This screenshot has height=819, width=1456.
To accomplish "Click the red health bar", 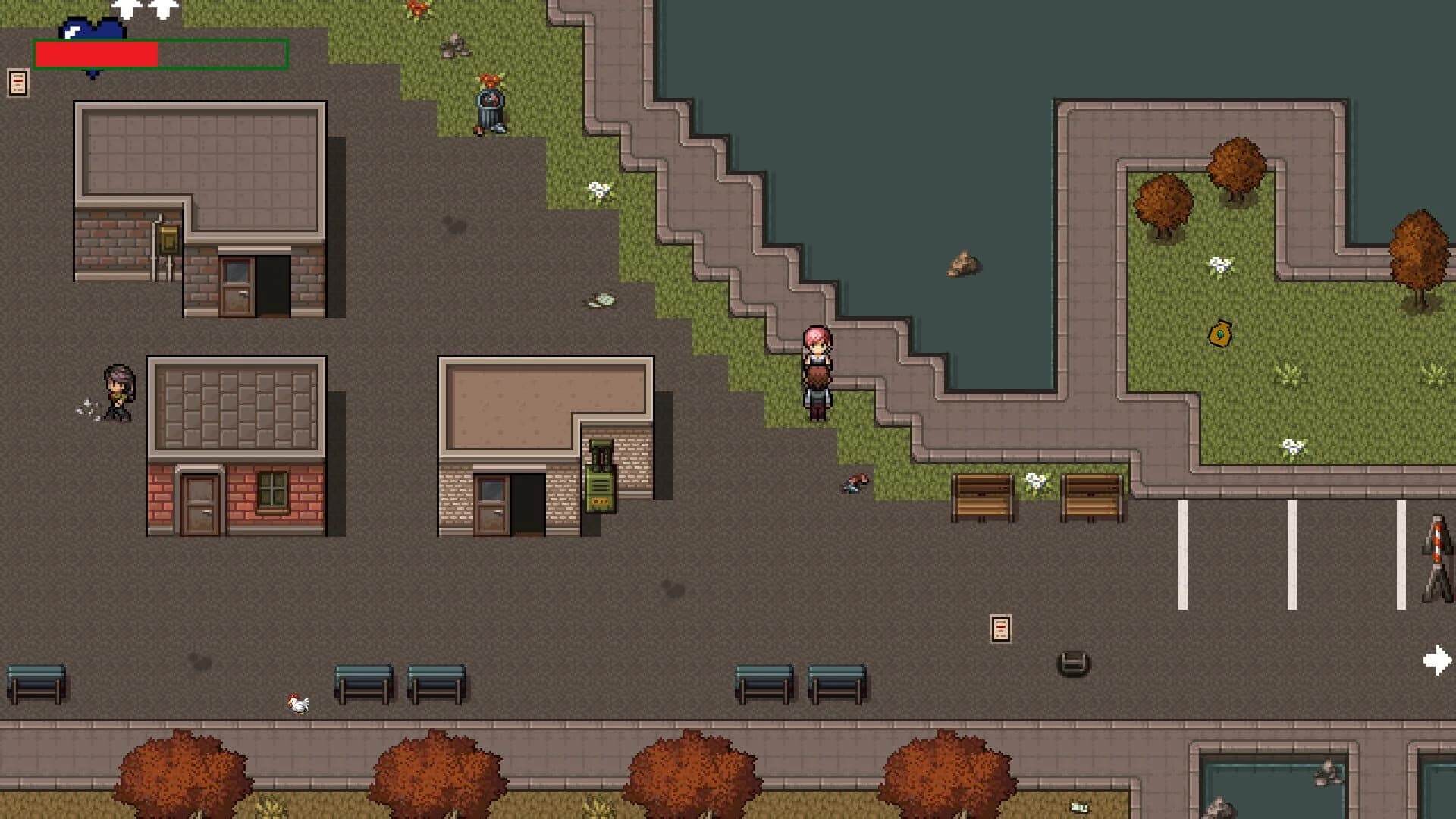I will (x=97, y=55).
